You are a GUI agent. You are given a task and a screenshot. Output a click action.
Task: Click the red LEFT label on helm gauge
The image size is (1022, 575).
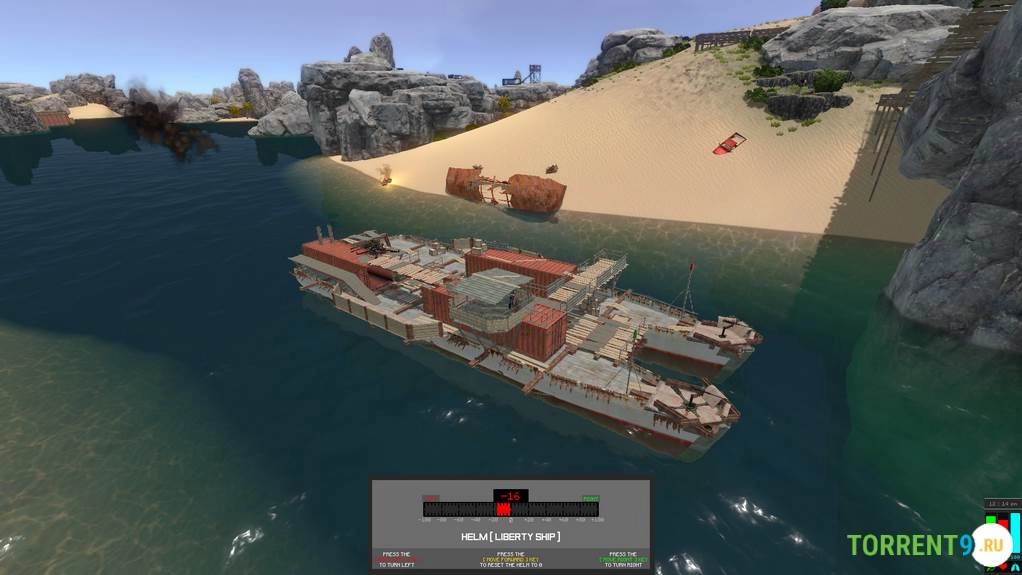pyautogui.click(x=430, y=497)
